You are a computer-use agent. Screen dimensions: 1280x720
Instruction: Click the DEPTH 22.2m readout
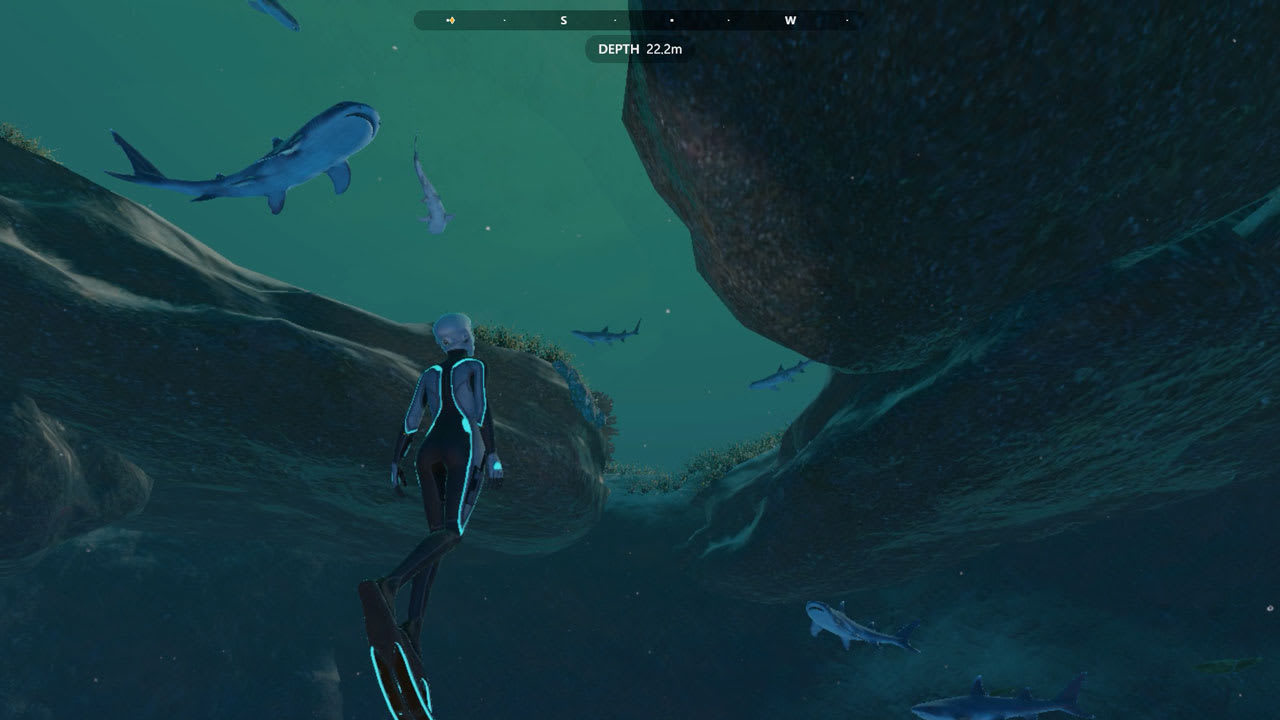tap(637, 48)
